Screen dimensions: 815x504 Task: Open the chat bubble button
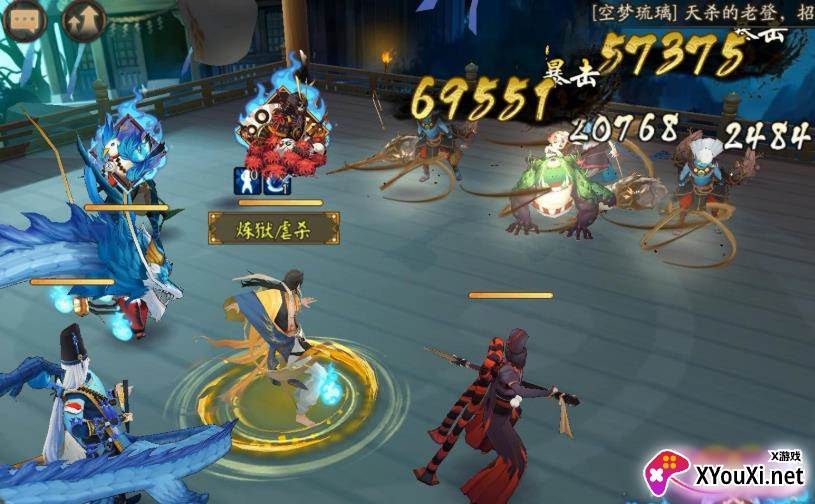click(x=25, y=21)
